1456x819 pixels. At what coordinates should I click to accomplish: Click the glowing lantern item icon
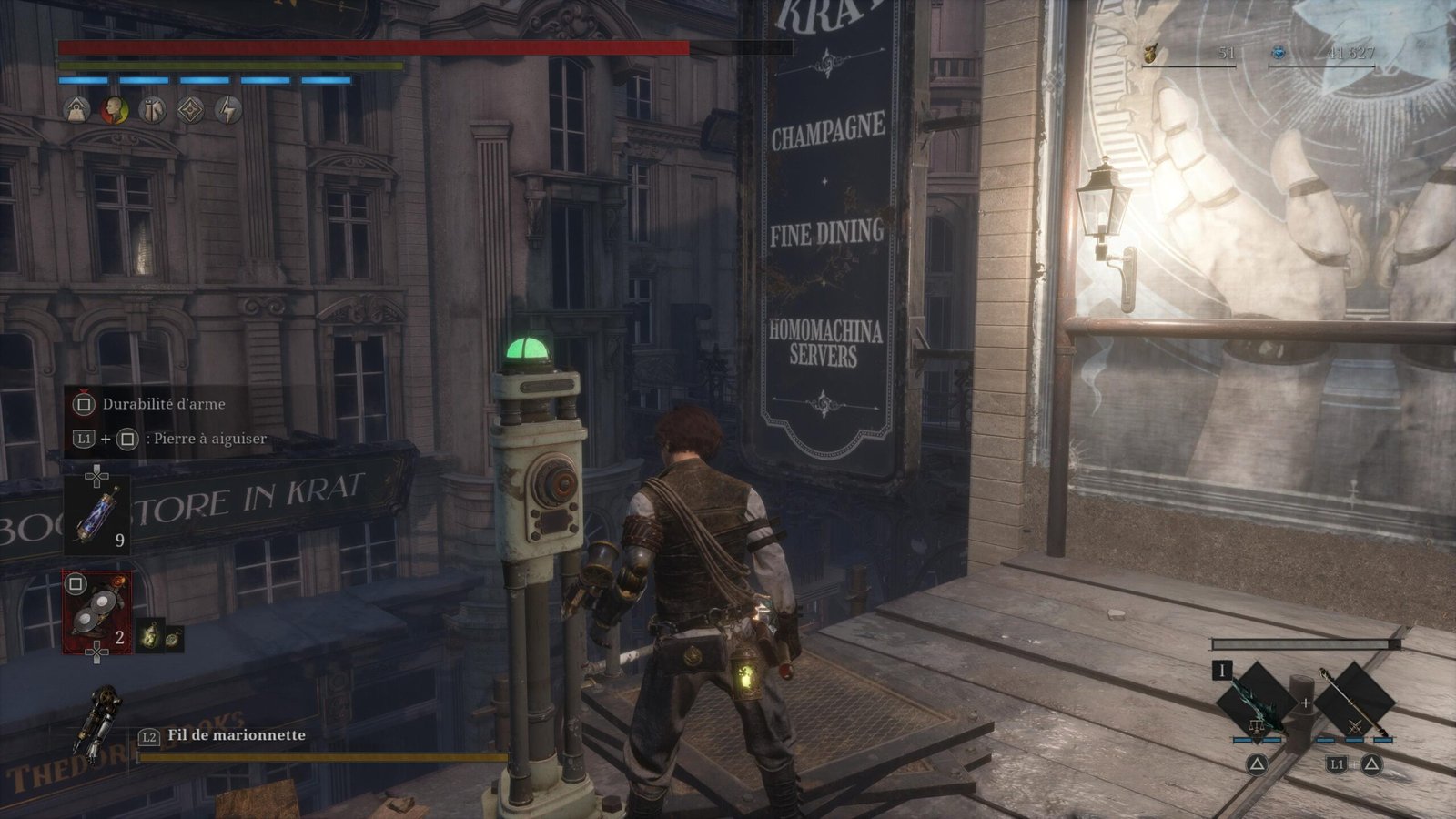150,635
